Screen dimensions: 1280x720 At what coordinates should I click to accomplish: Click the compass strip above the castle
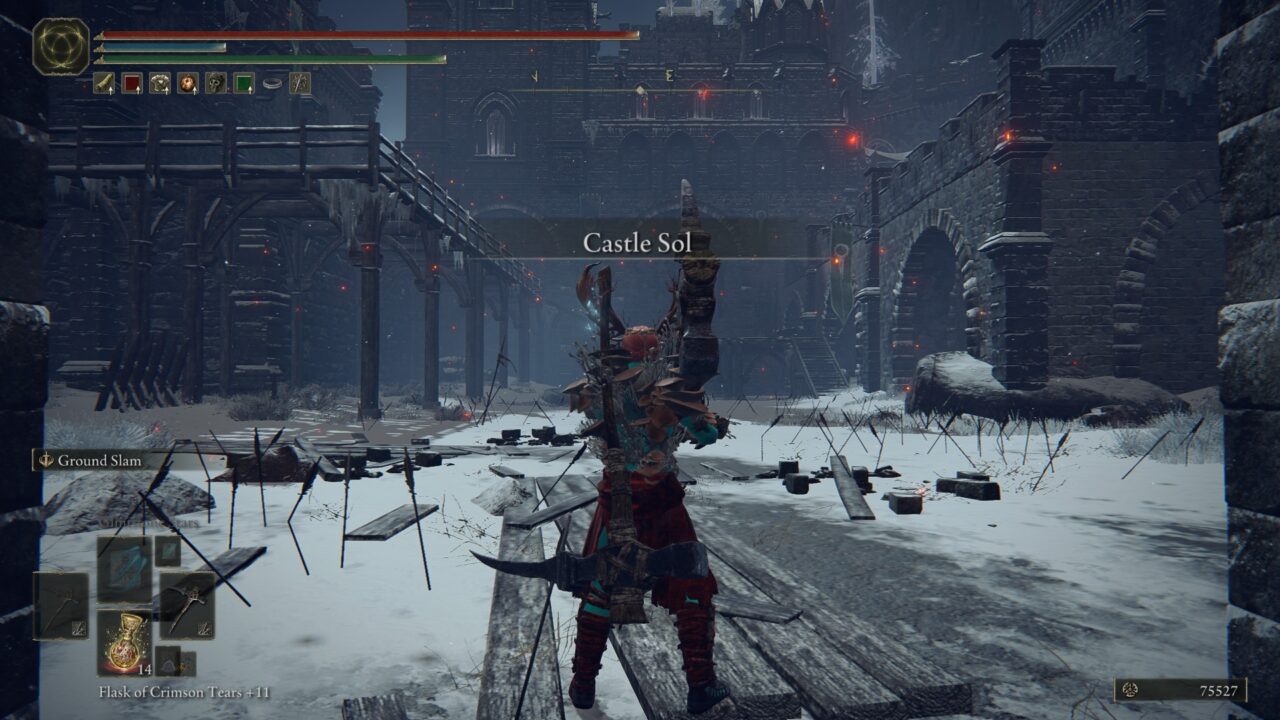(640, 78)
